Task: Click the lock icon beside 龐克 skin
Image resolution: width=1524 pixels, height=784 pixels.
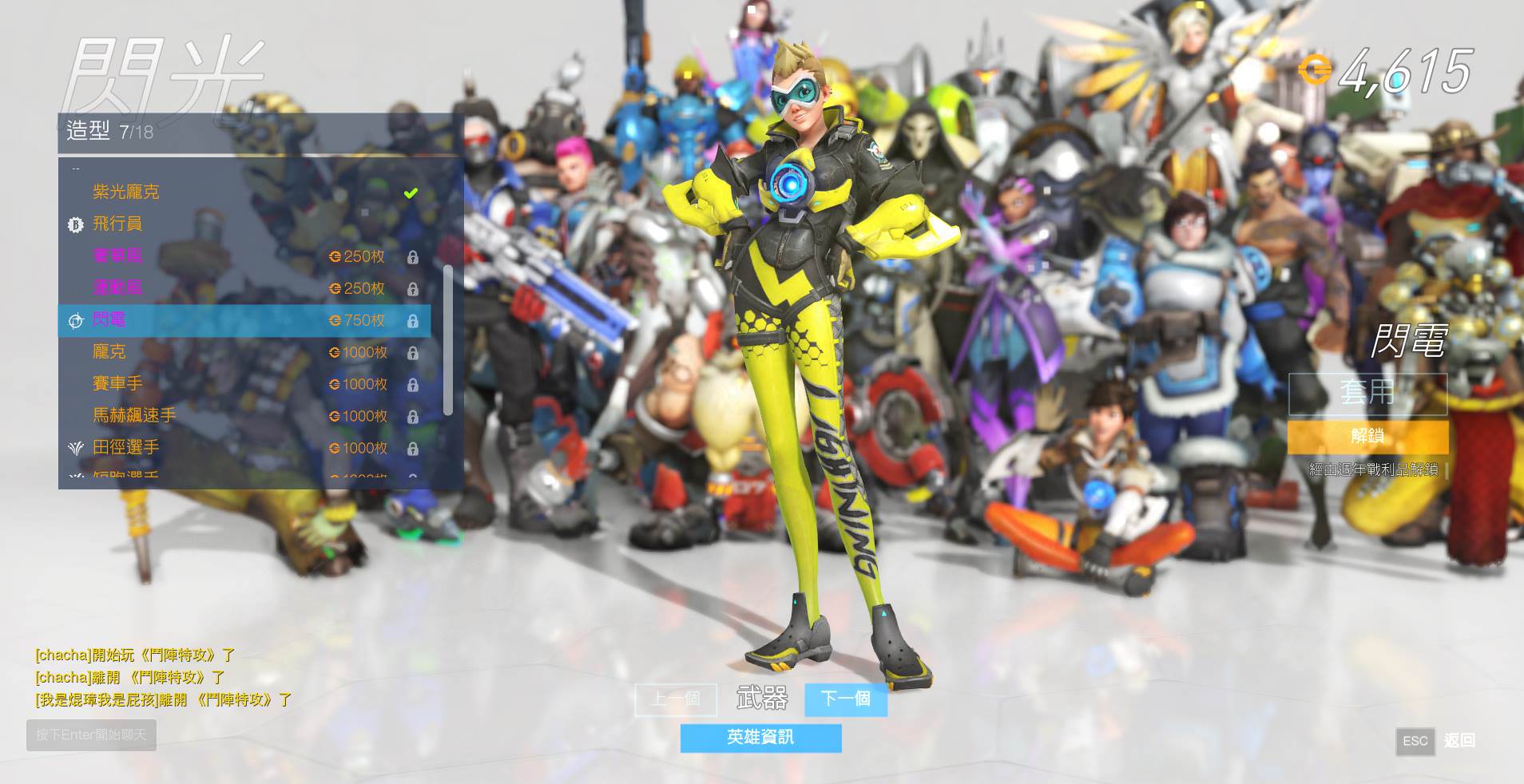Action: point(414,352)
